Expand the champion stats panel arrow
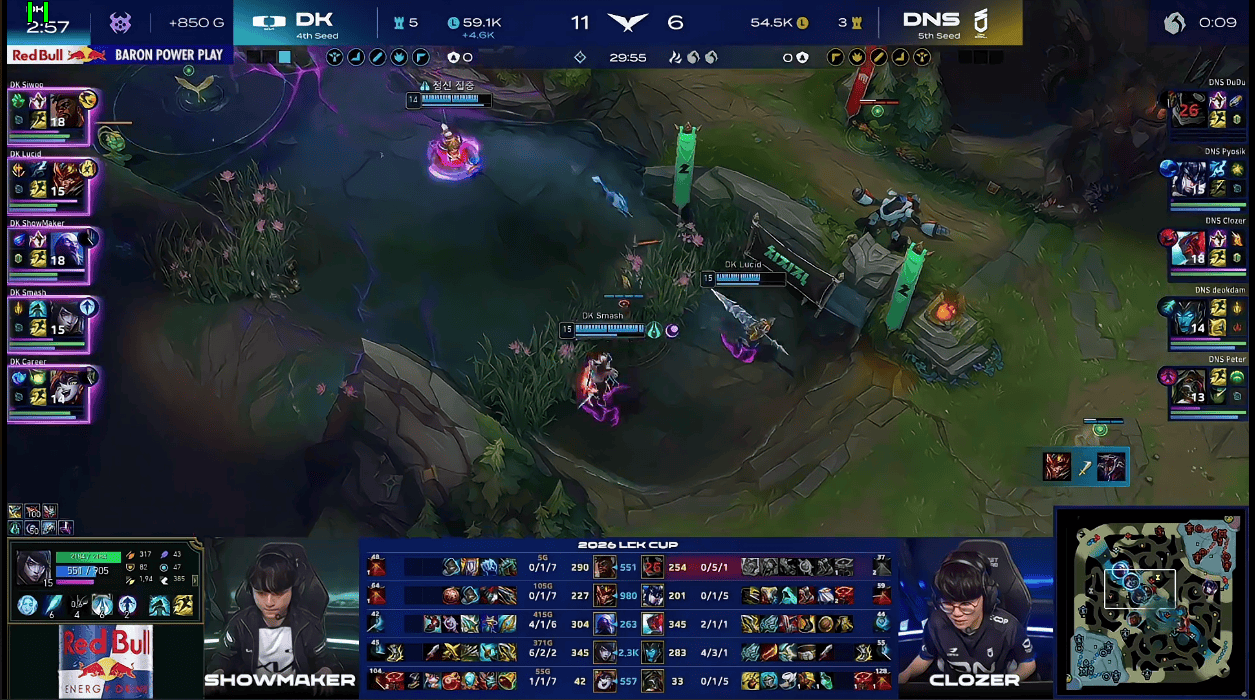This screenshot has width=1255, height=700. pos(195,580)
